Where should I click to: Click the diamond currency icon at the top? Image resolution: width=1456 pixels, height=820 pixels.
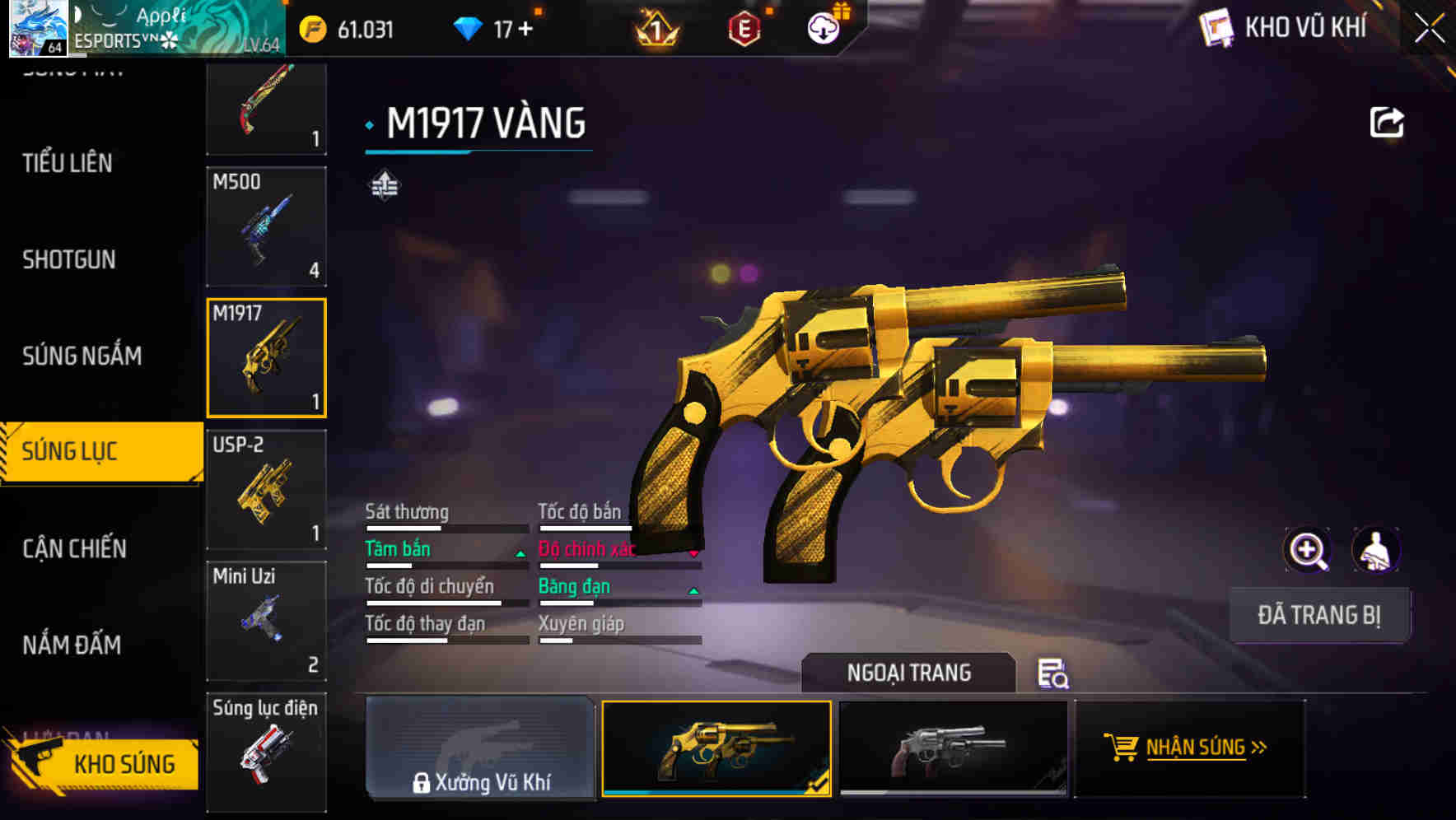468,27
